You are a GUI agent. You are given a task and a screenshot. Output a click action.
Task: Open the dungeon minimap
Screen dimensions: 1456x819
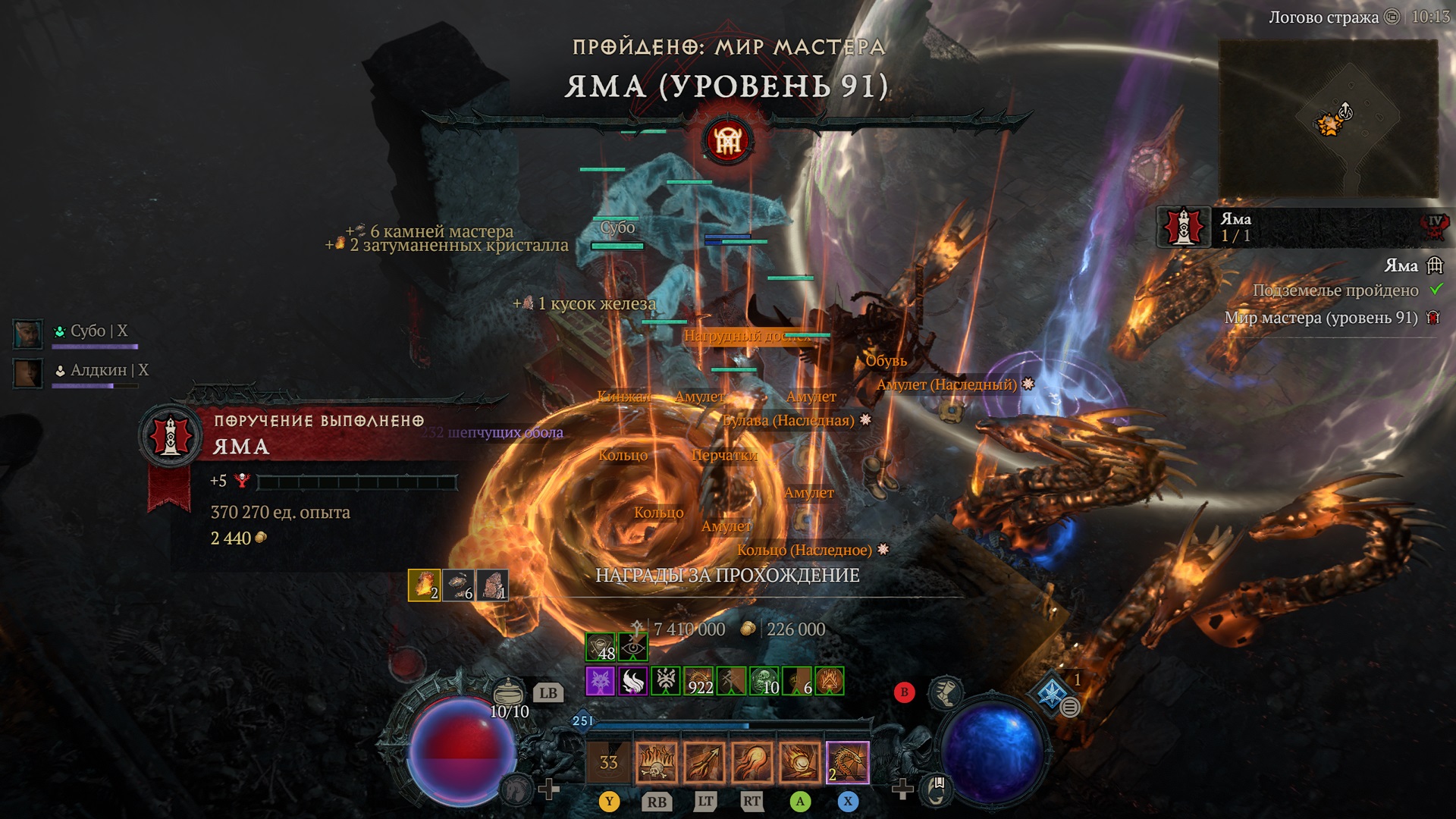coord(1328,119)
